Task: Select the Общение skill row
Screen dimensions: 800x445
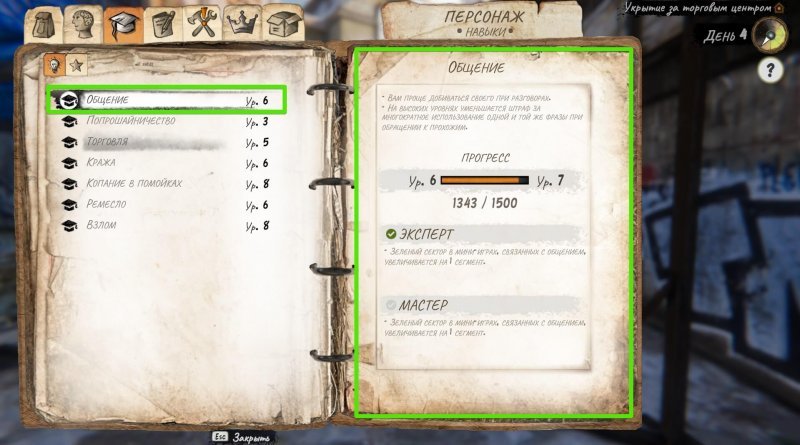Action: pos(165,100)
